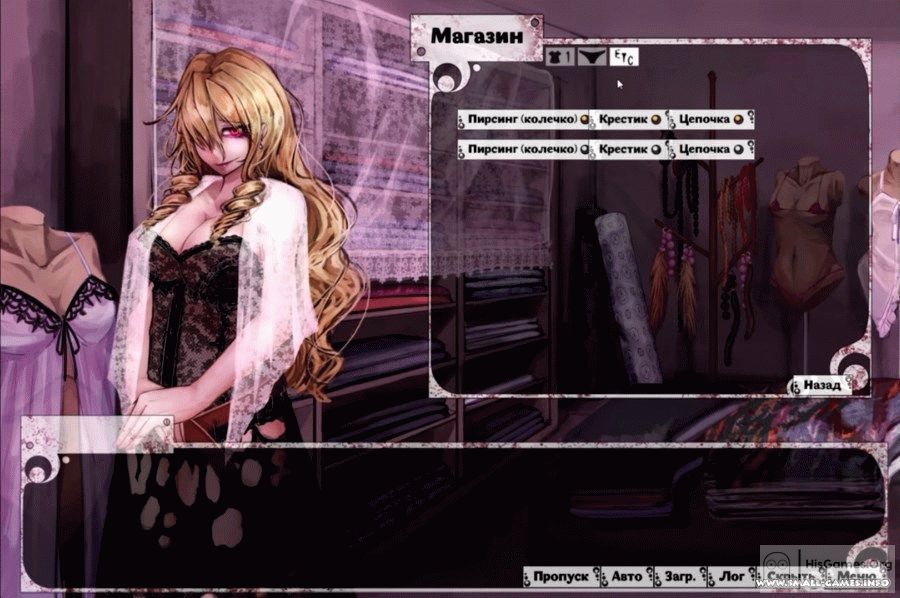The height and width of the screenshot is (598, 900).
Task: Select the silver Цепочка item
Action: [x=709, y=149]
